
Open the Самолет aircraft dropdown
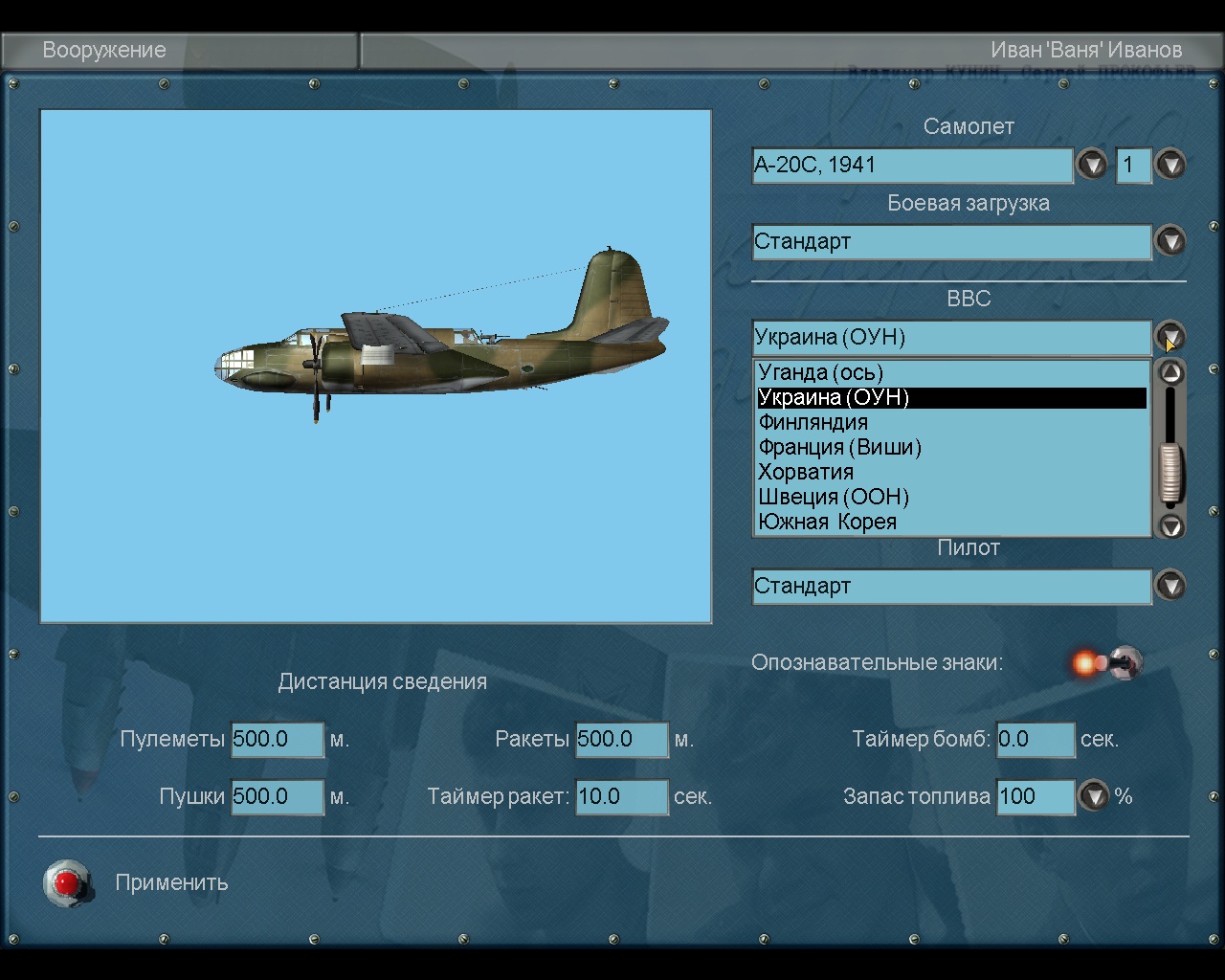coord(1092,165)
